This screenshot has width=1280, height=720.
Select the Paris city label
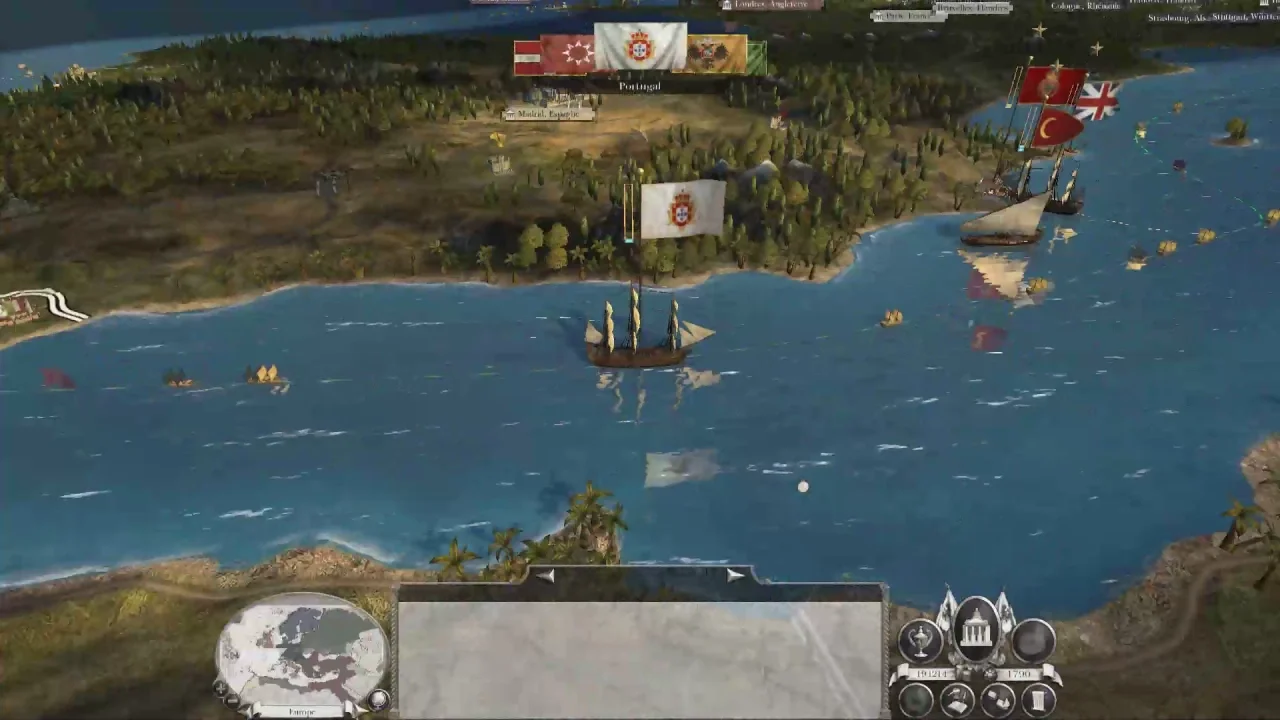[x=908, y=16]
